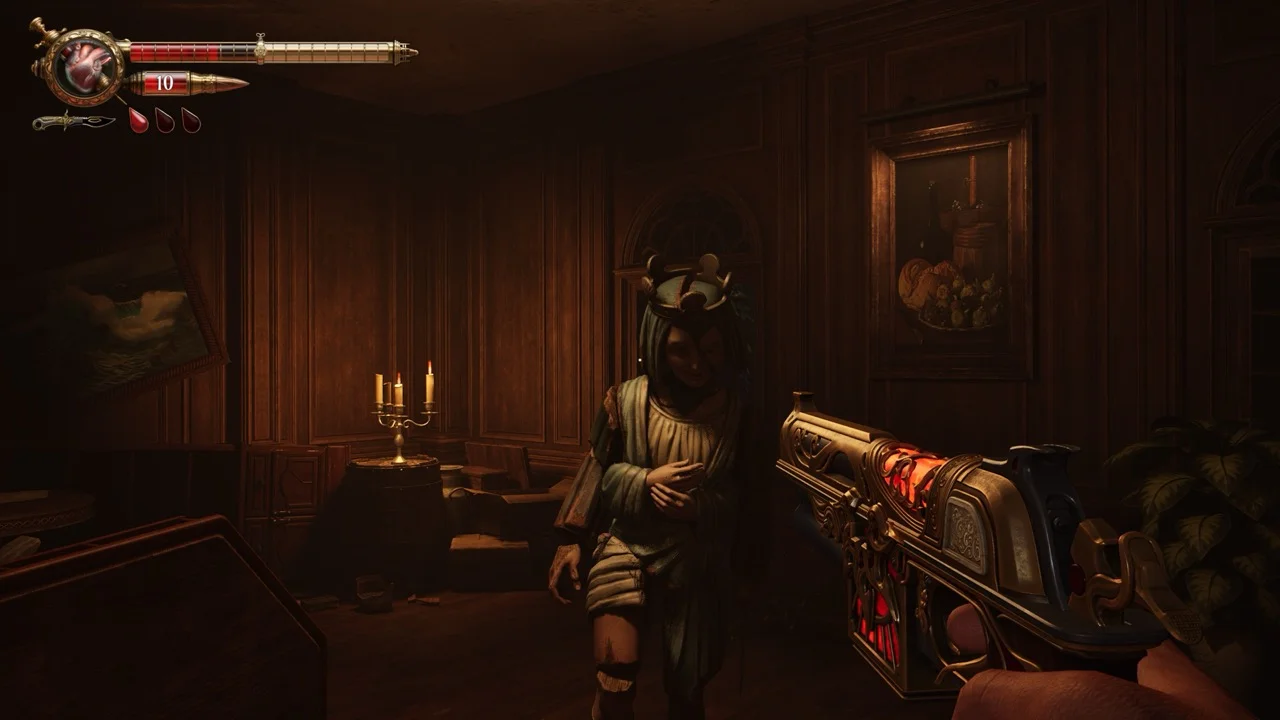Select the dagger weapon icon
This screenshot has height=720, width=1280.
74,122
